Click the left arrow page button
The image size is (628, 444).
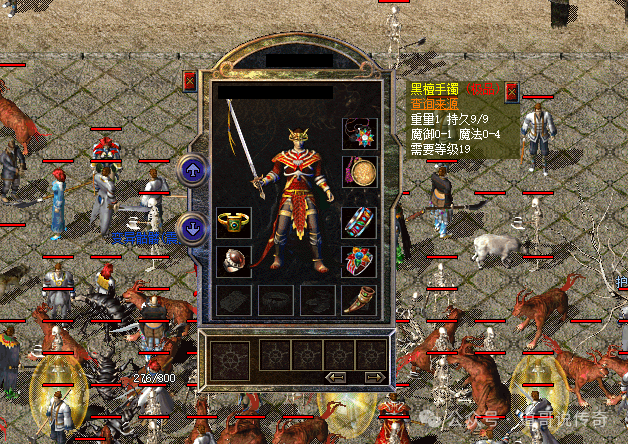click(337, 377)
